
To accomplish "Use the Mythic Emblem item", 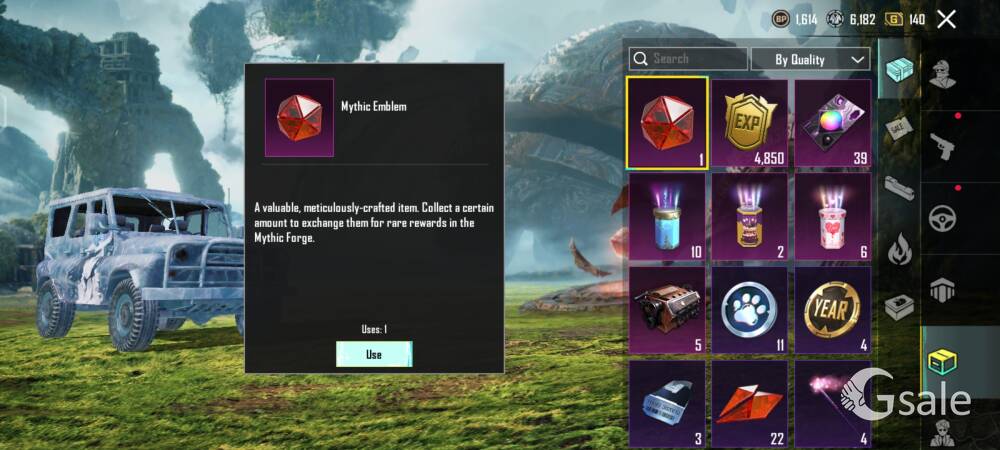I will (374, 354).
